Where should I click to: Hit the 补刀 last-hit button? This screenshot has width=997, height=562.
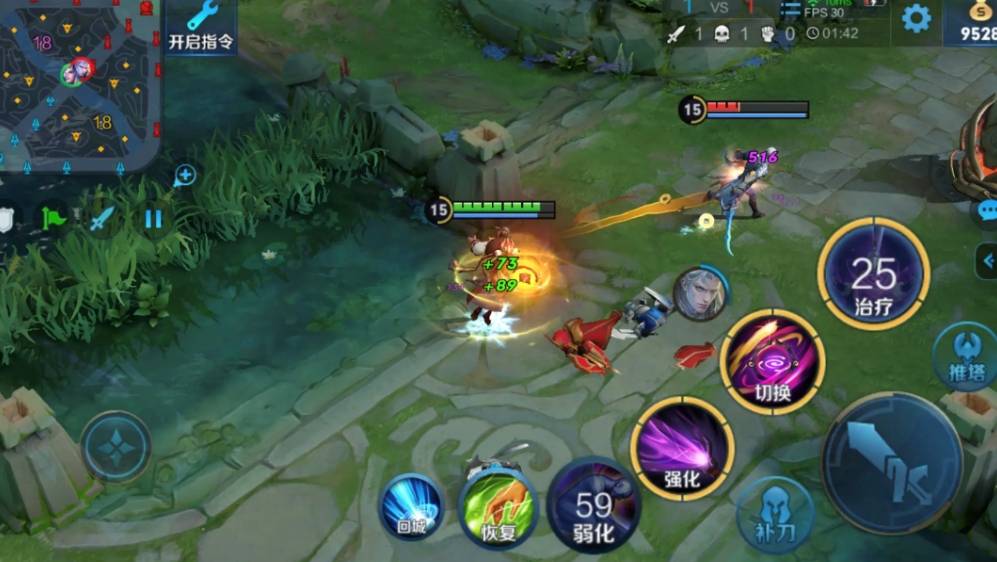pyautogui.click(x=775, y=514)
